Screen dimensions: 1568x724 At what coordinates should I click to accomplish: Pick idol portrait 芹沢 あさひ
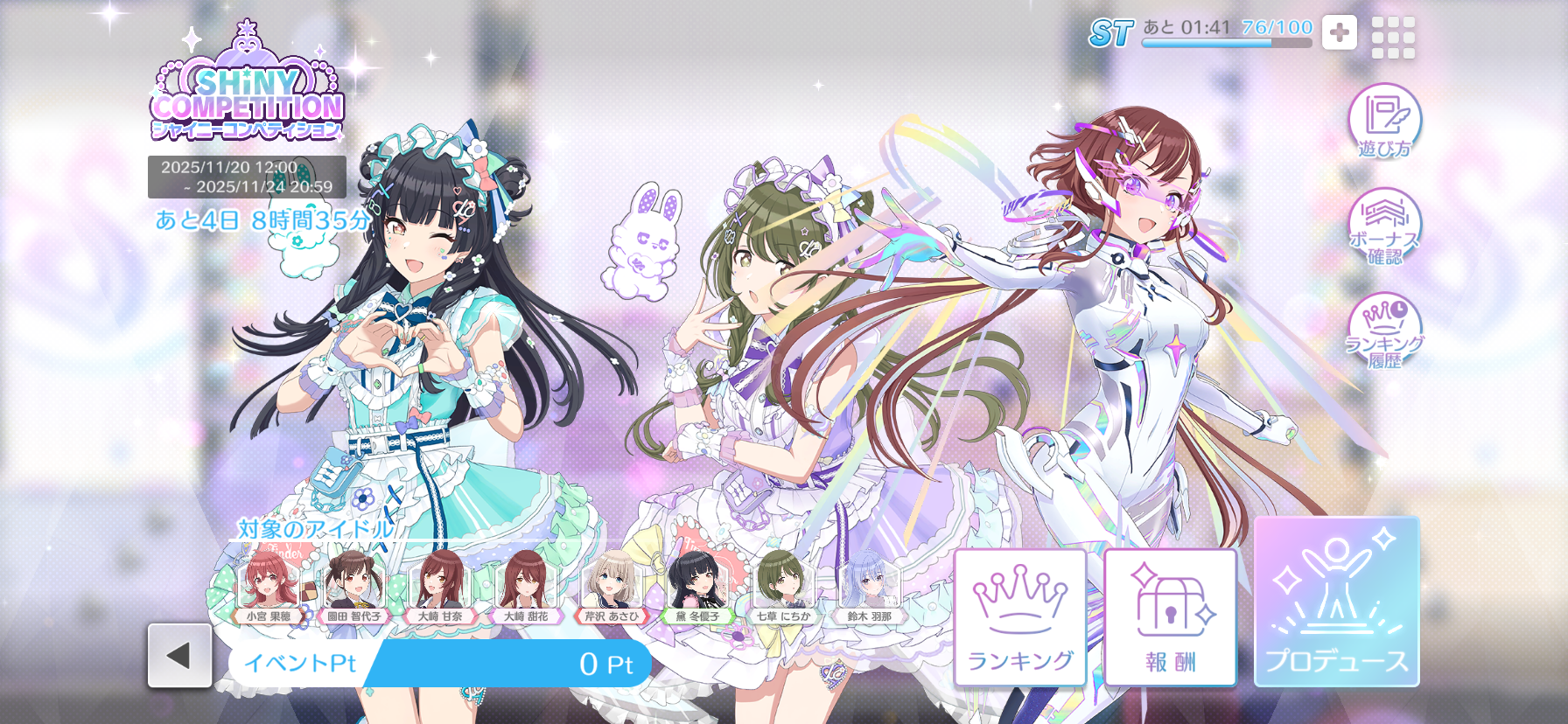[x=611, y=586]
